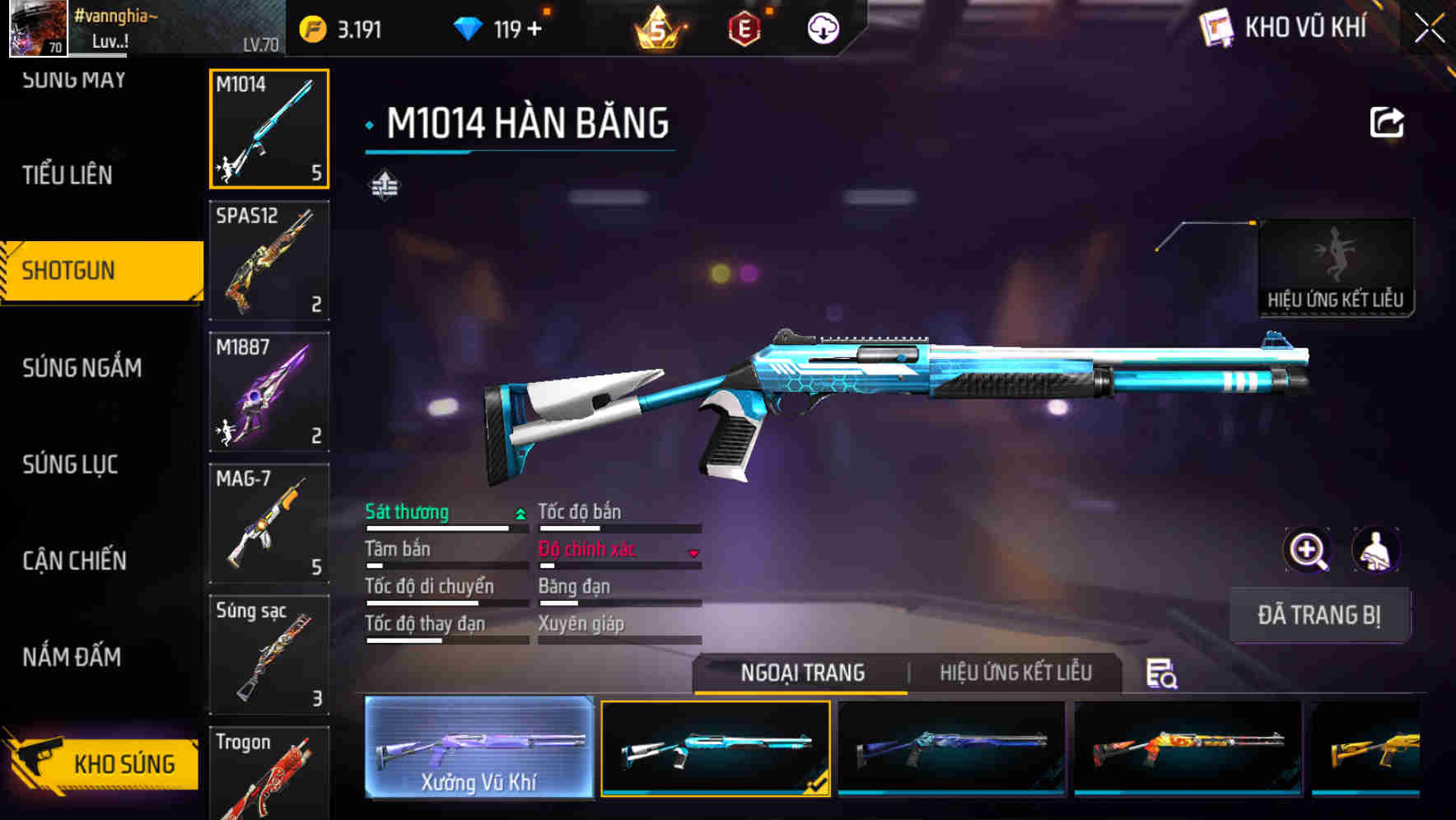The width and height of the screenshot is (1456, 820).
Task: Open Xưởng Vũ Khí from the bottom panel
Action: 478,749
